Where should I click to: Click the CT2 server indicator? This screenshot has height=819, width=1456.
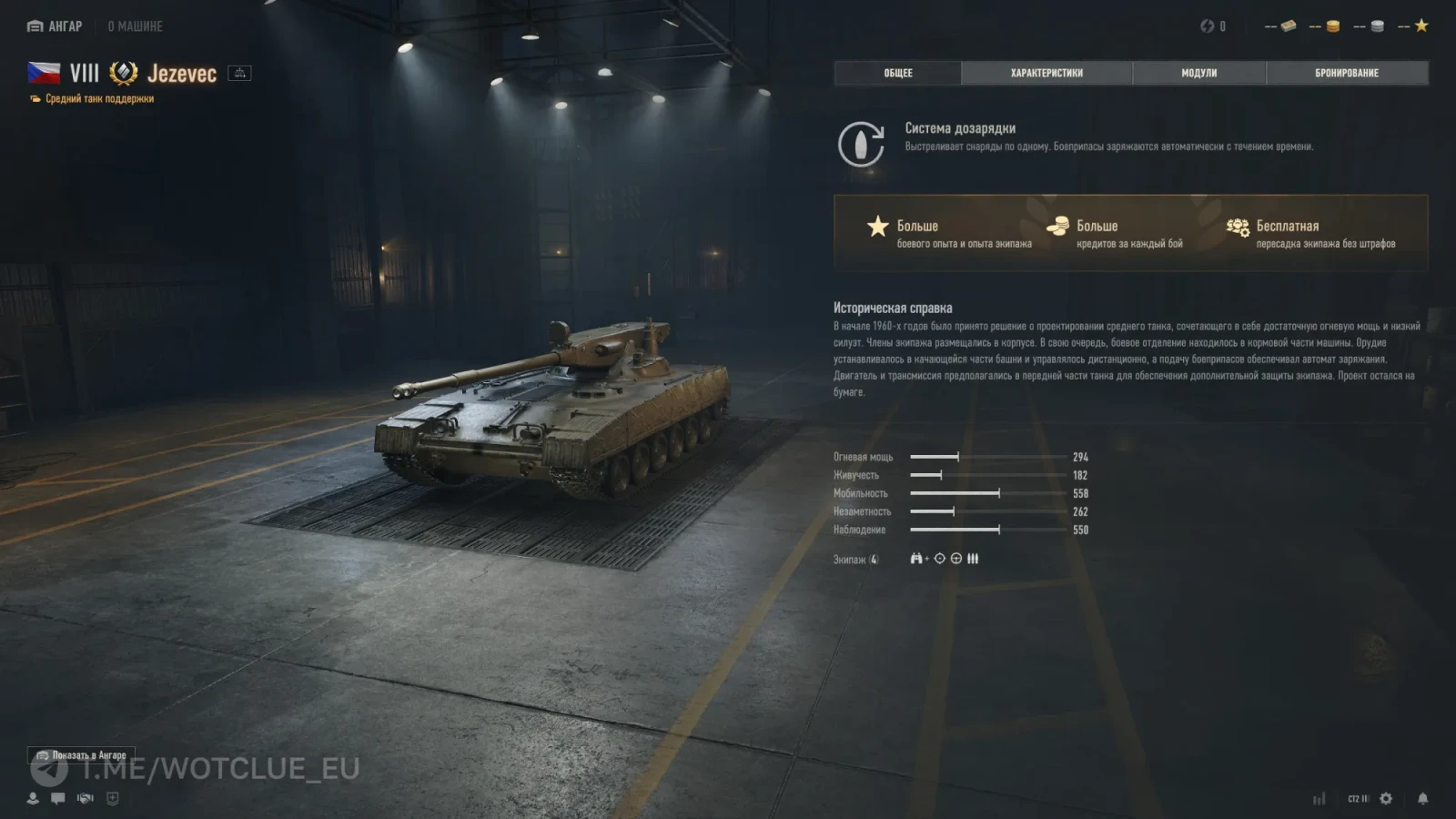1358,798
